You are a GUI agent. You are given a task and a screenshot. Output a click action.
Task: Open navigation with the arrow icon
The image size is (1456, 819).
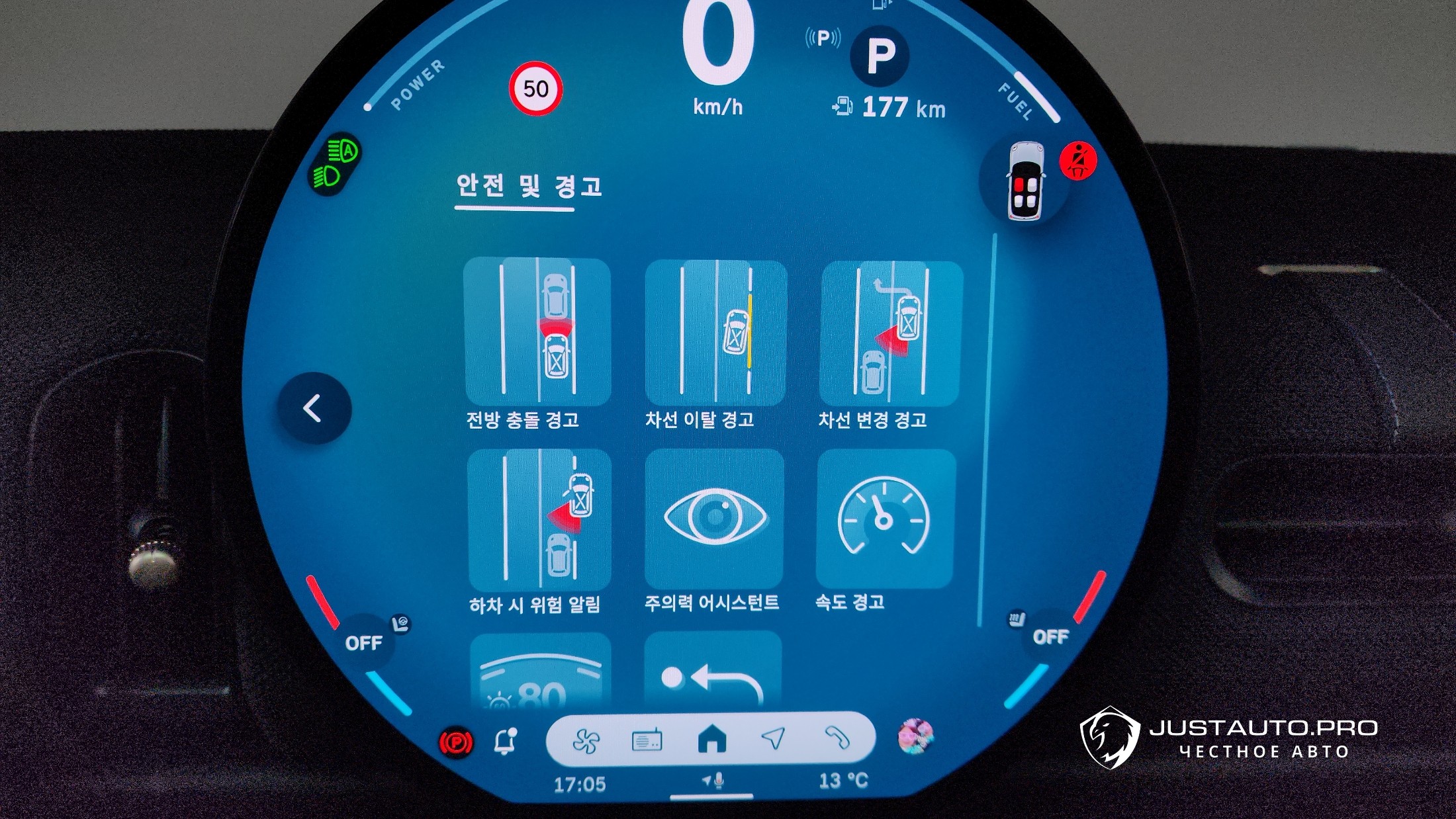click(773, 738)
